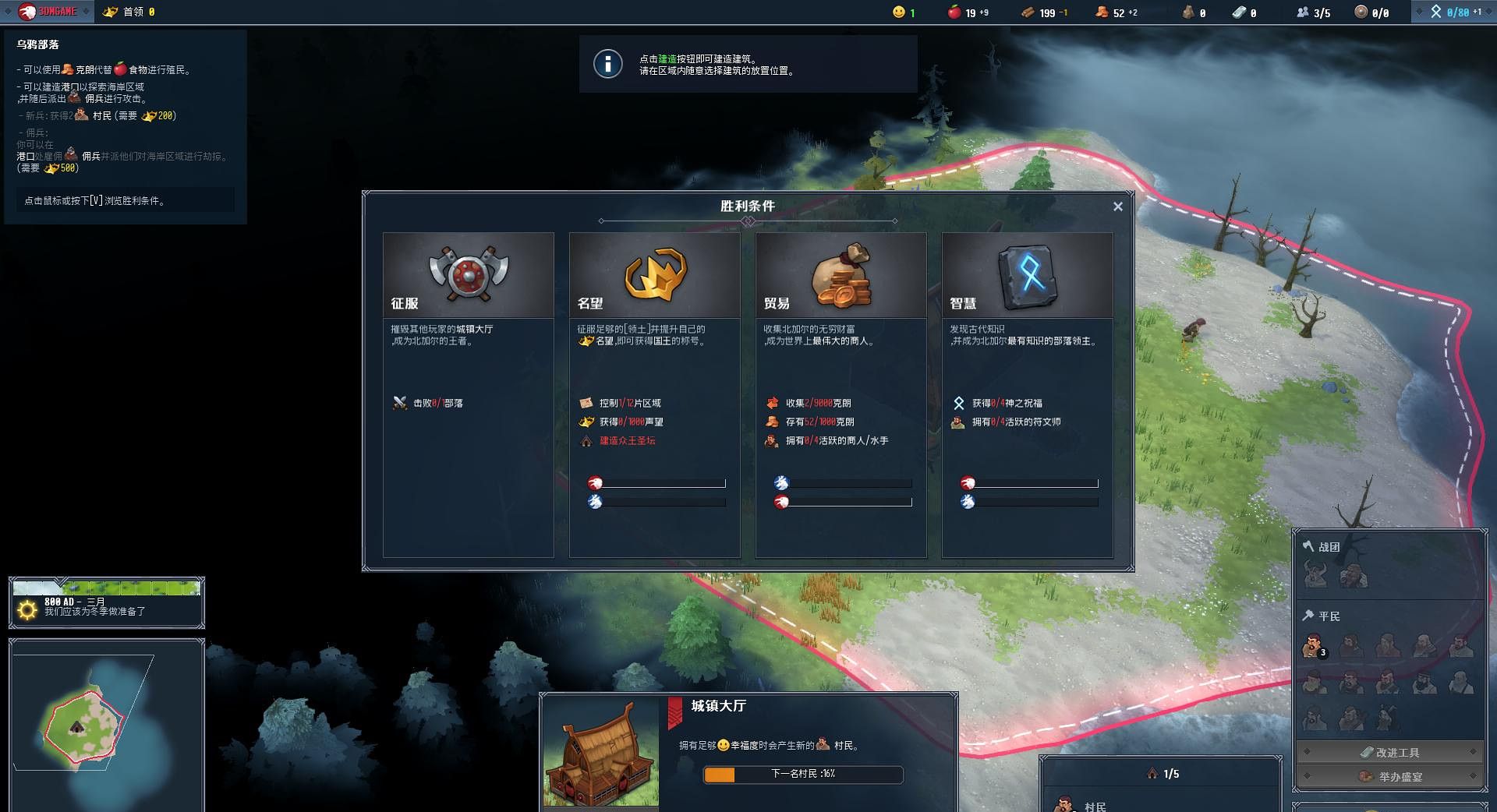Click the 首领 fame crown indicator
1497x812 pixels.
[x=129, y=12]
